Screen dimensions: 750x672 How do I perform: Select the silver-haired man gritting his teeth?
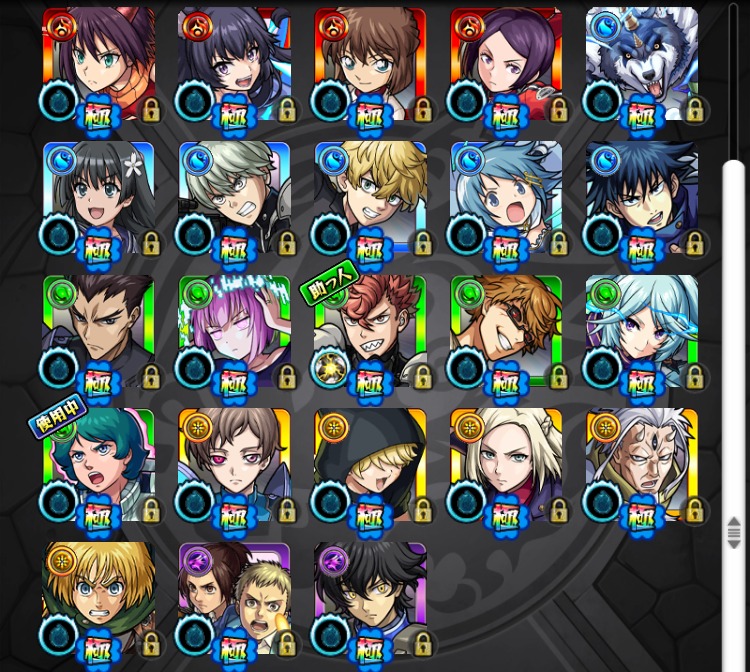[x=234, y=198]
